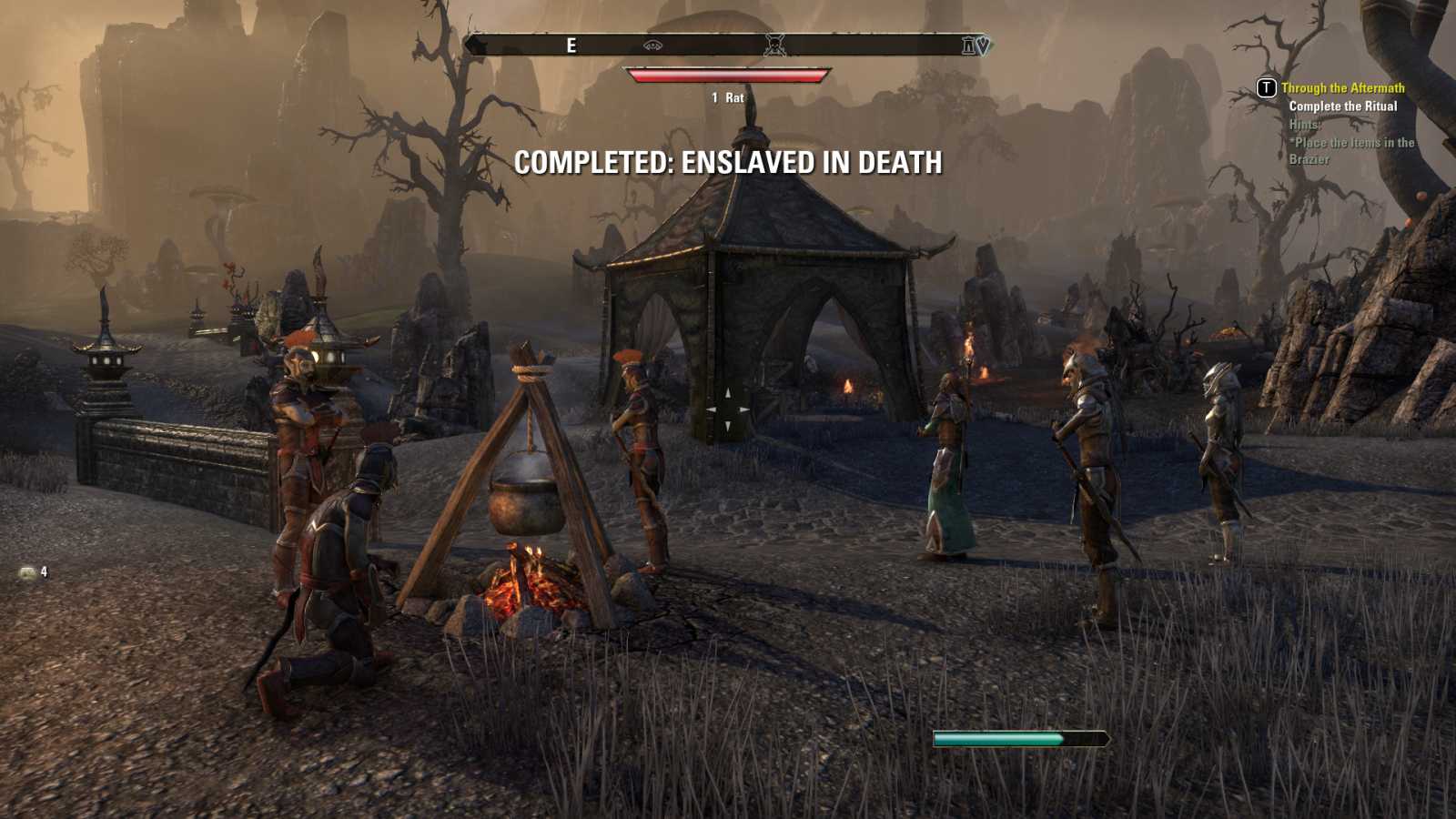Click the COMPLETED: ENSLAVED IN DEATH banner
Viewport: 1456px width, 819px height.
click(728, 166)
